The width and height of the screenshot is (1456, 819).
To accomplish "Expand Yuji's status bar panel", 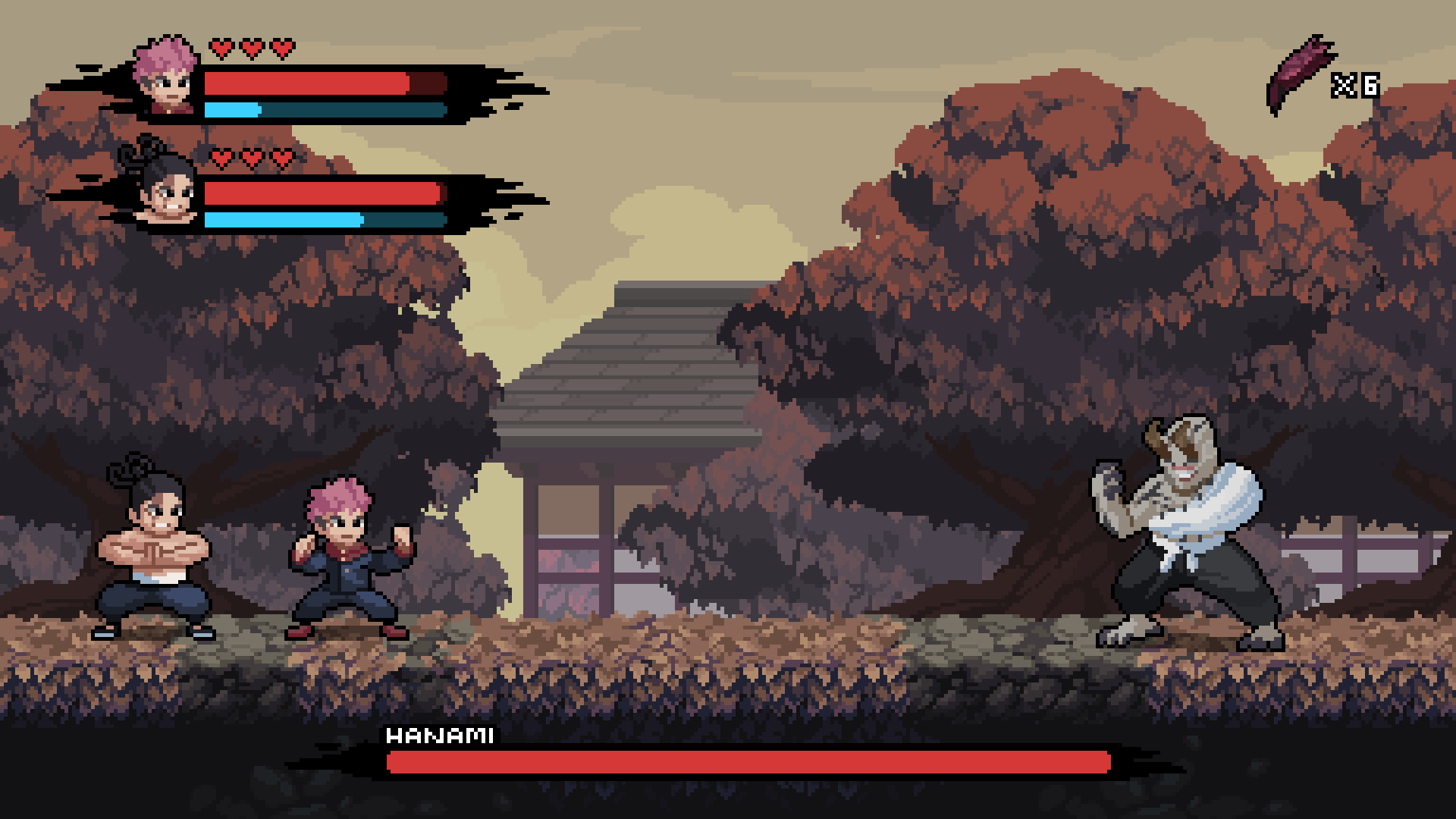I will point(303,91).
